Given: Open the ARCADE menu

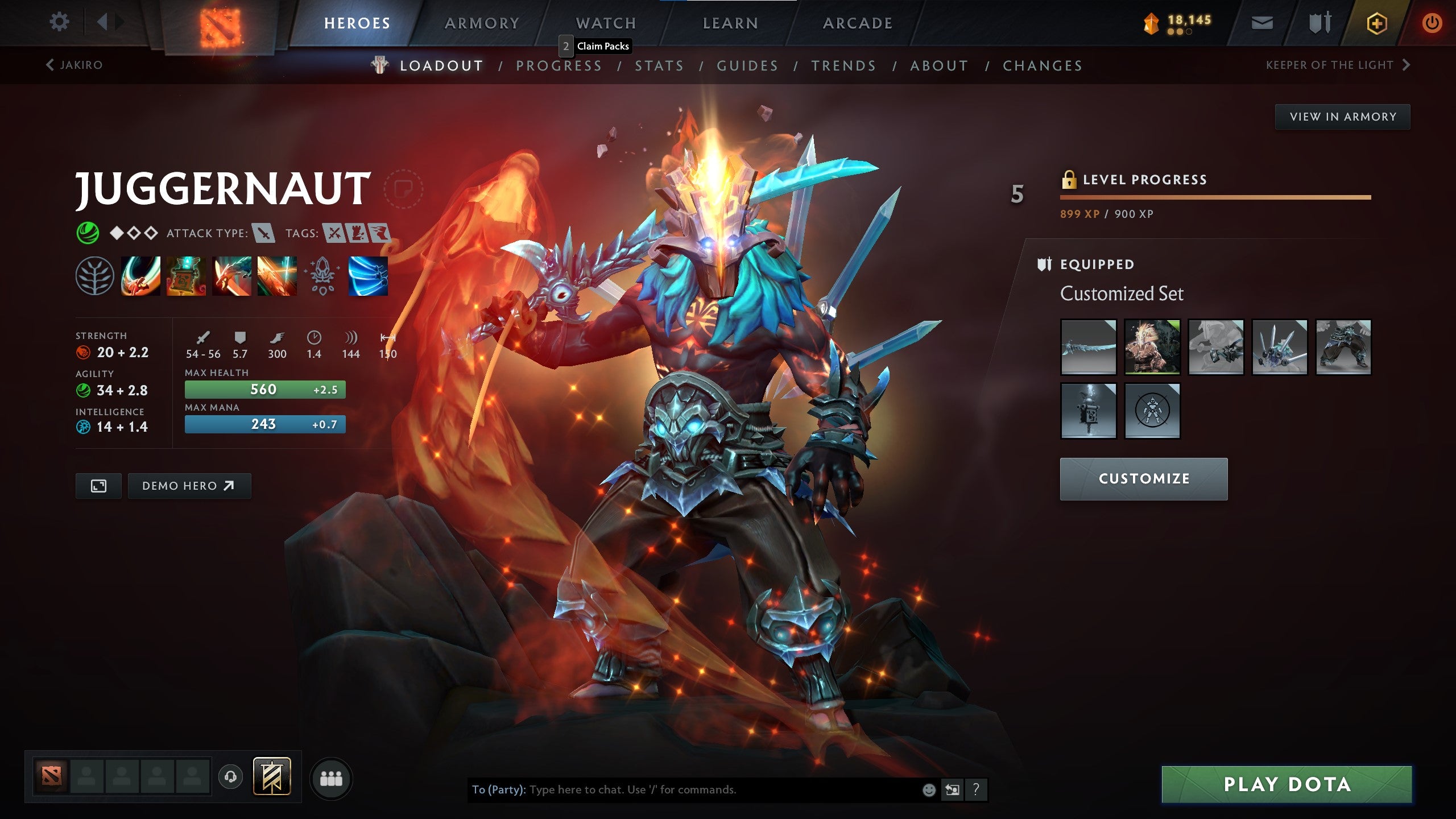Looking at the screenshot, I should 858,23.
